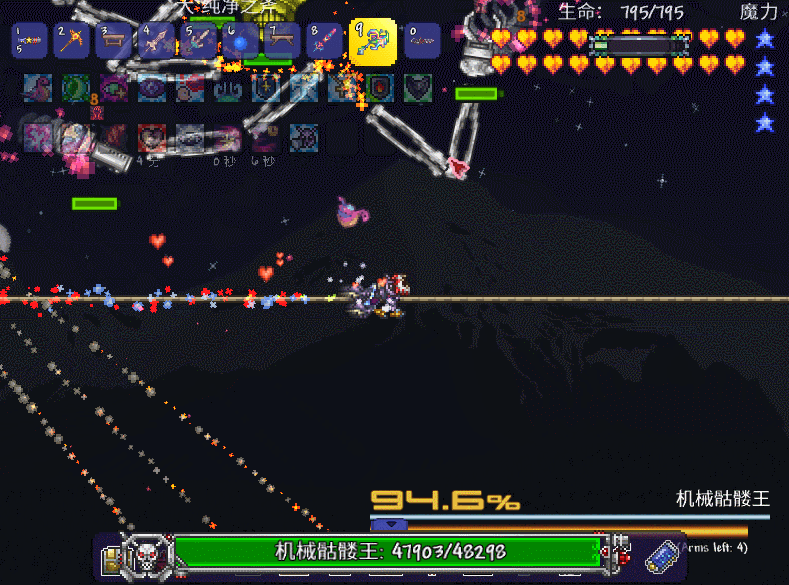Click the pink bird buff icon
The image size is (789, 585).
[x=39, y=88]
